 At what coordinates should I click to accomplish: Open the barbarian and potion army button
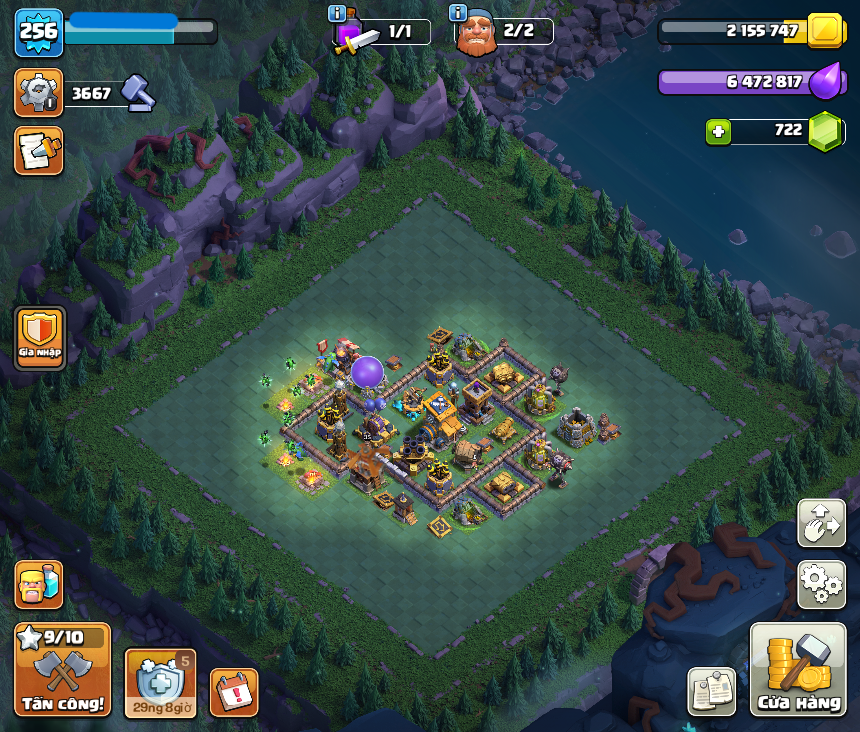[x=39, y=585]
